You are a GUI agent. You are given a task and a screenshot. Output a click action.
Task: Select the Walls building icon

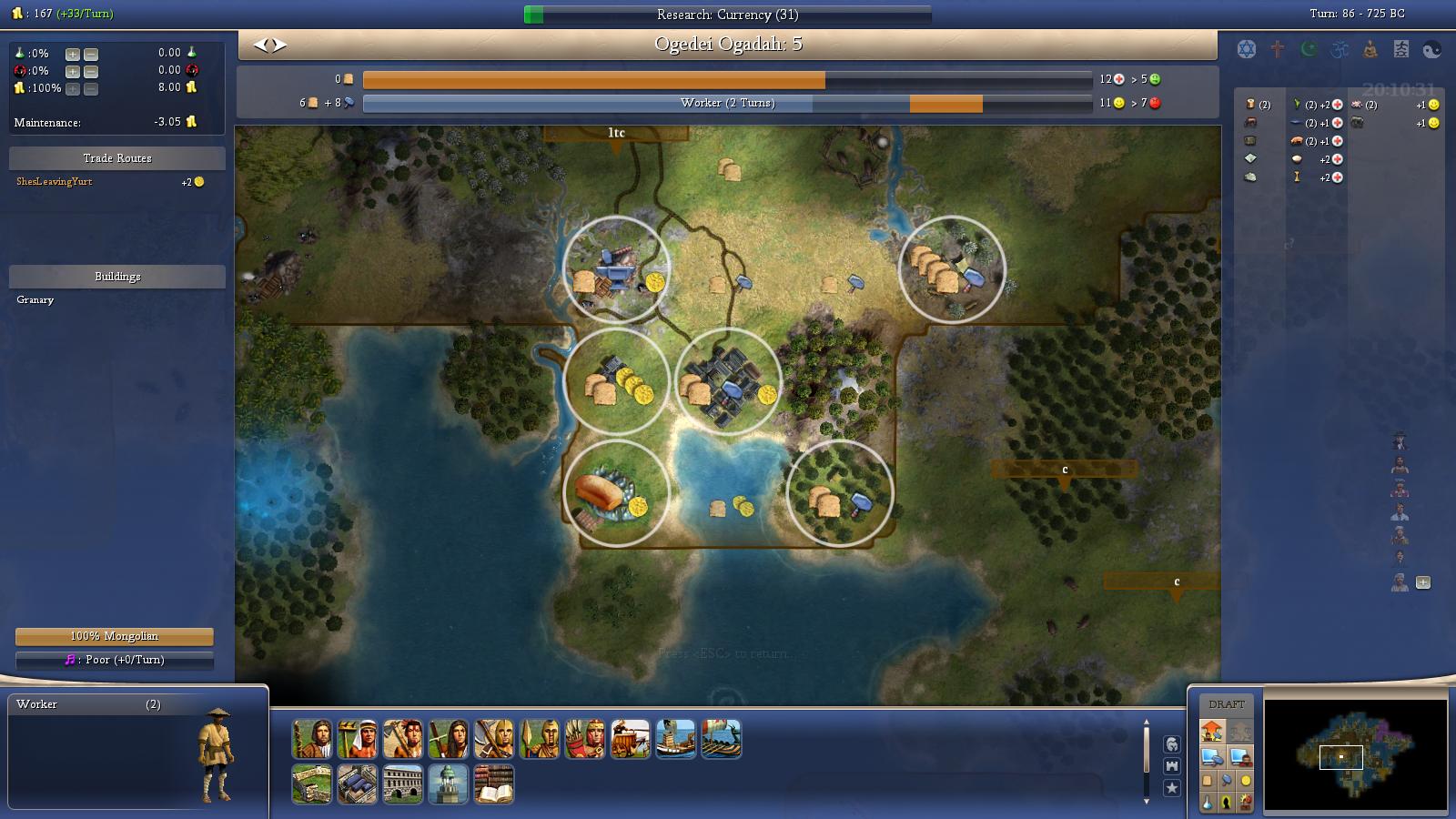click(x=312, y=784)
